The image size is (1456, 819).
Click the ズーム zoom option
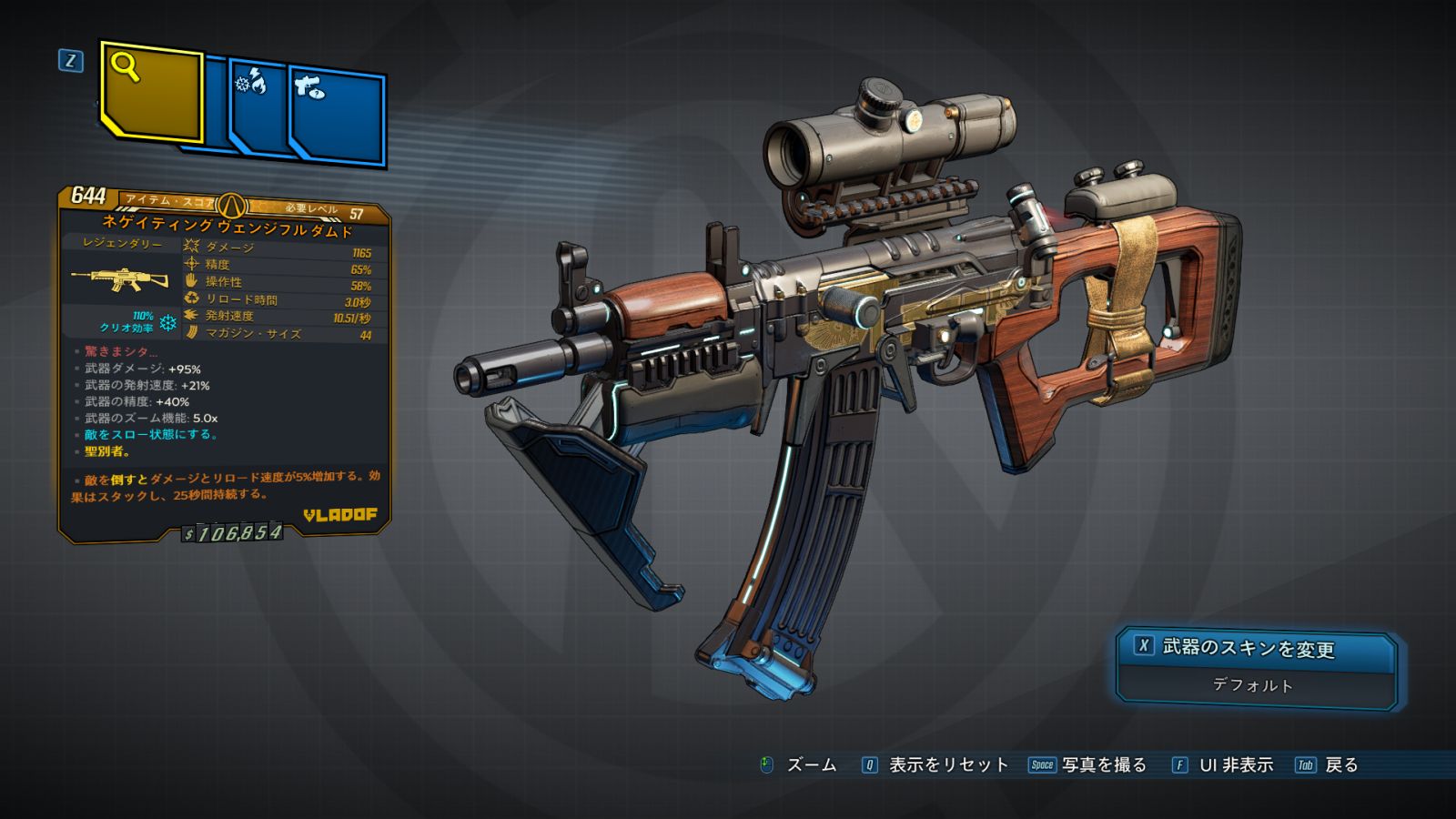pos(799,765)
